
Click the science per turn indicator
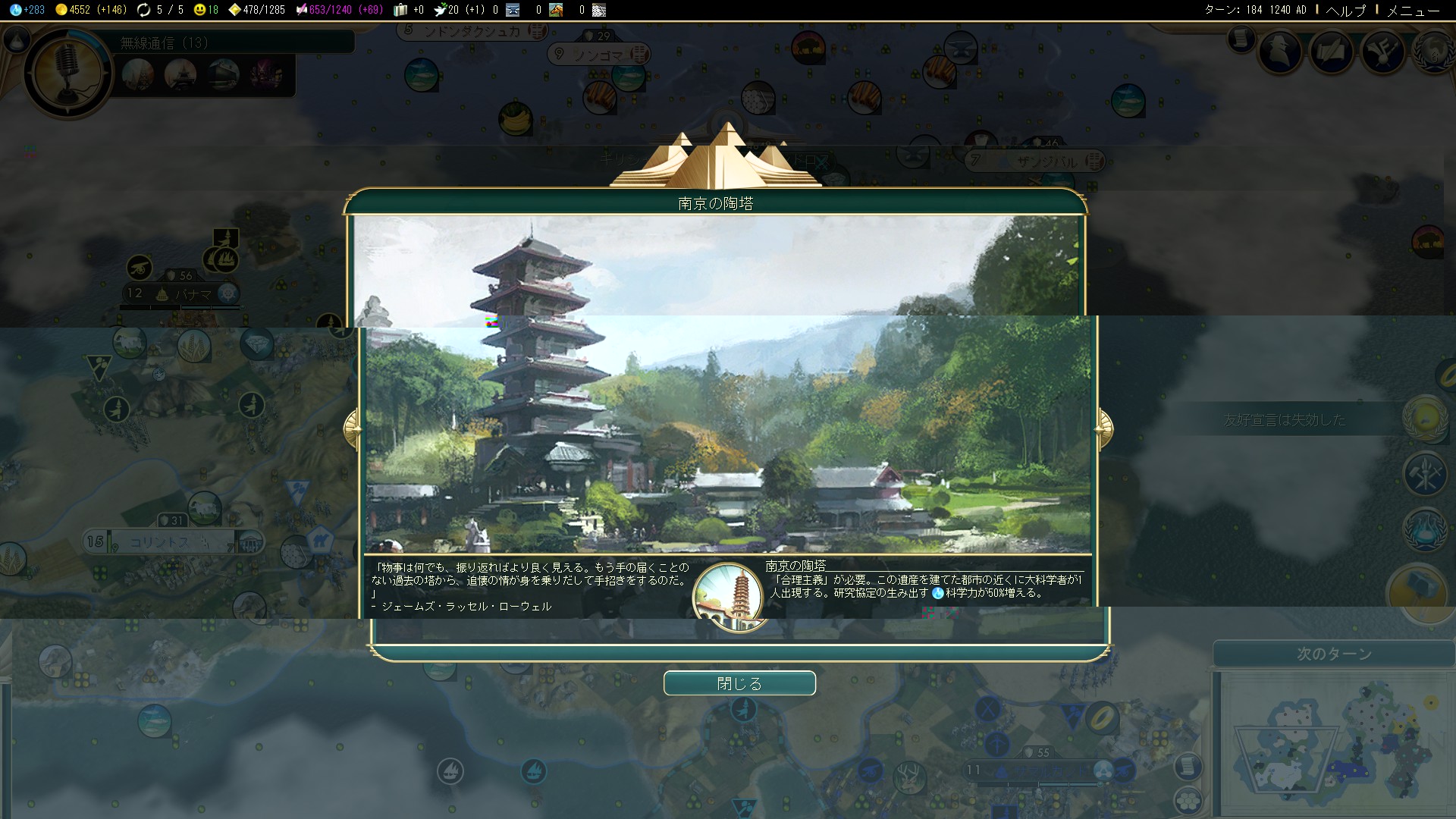[x=28, y=10]
